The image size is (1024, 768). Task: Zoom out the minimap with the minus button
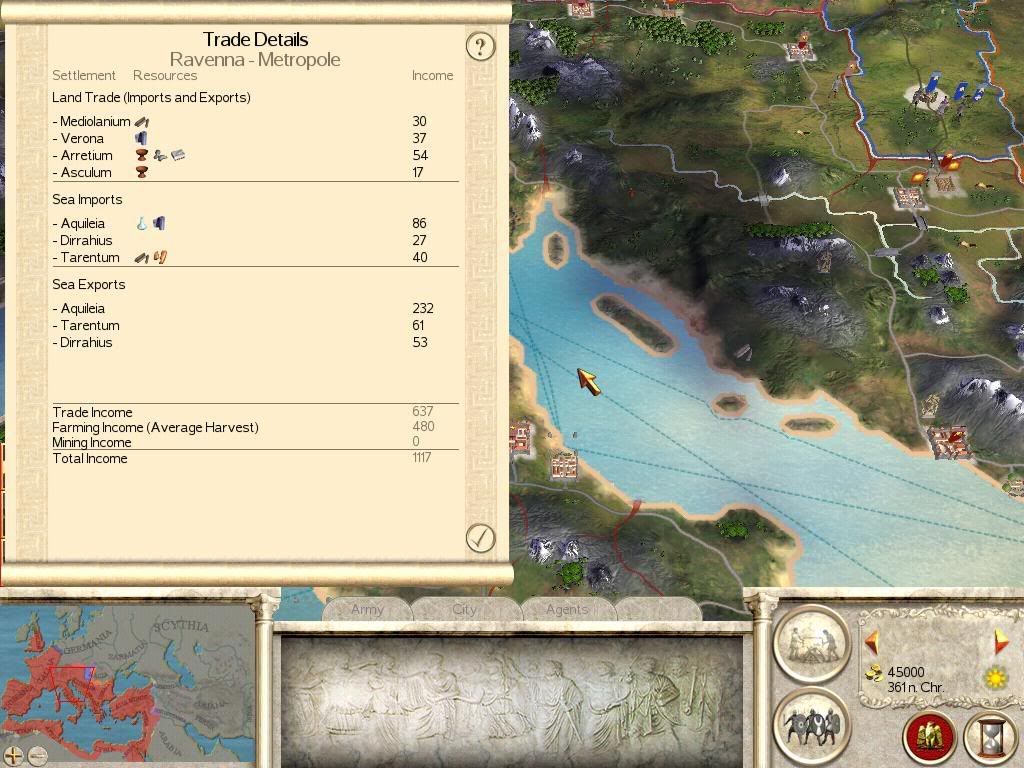point(37,756)
